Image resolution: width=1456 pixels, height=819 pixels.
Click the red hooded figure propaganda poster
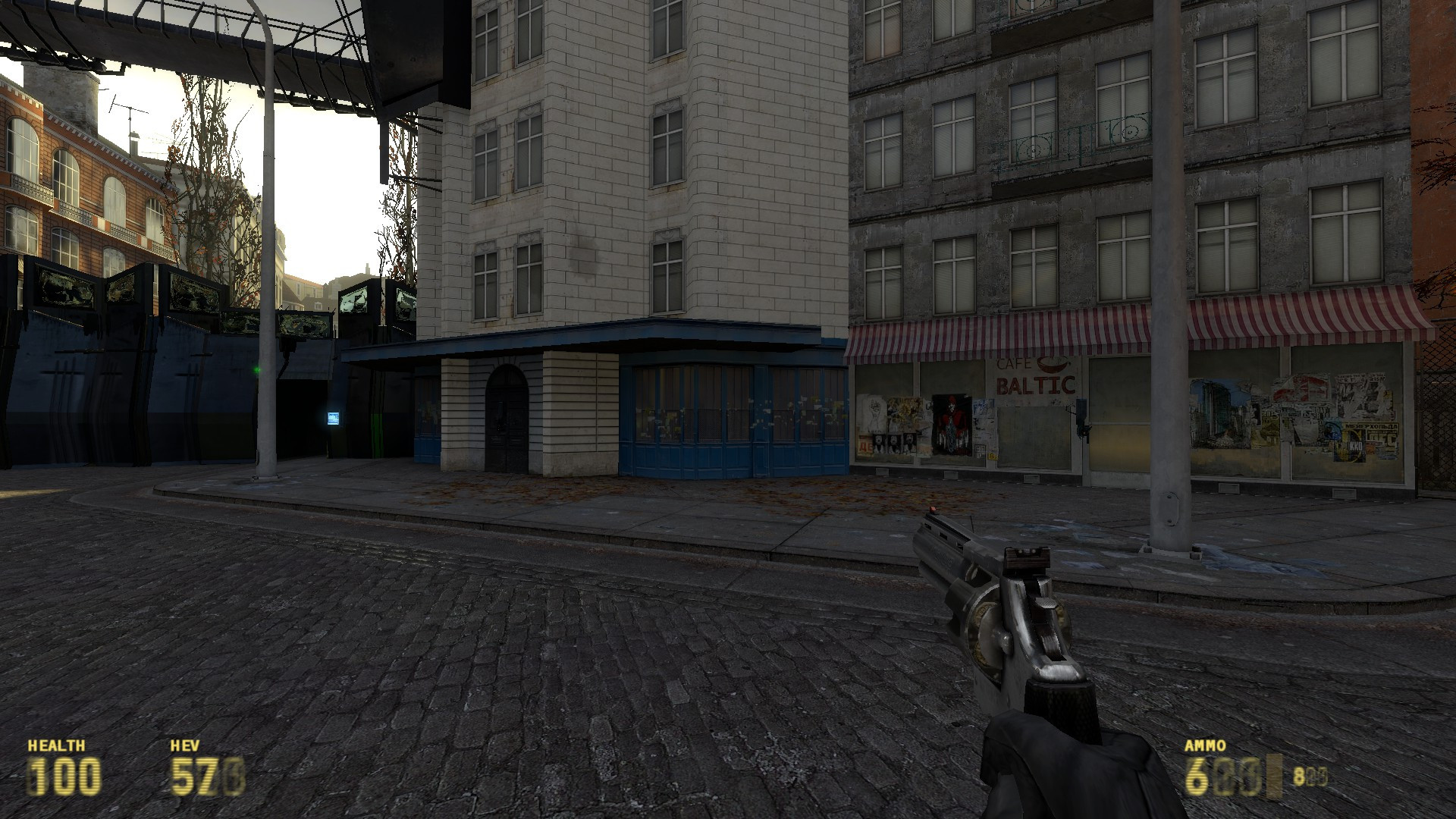click(x=950, y=425)
